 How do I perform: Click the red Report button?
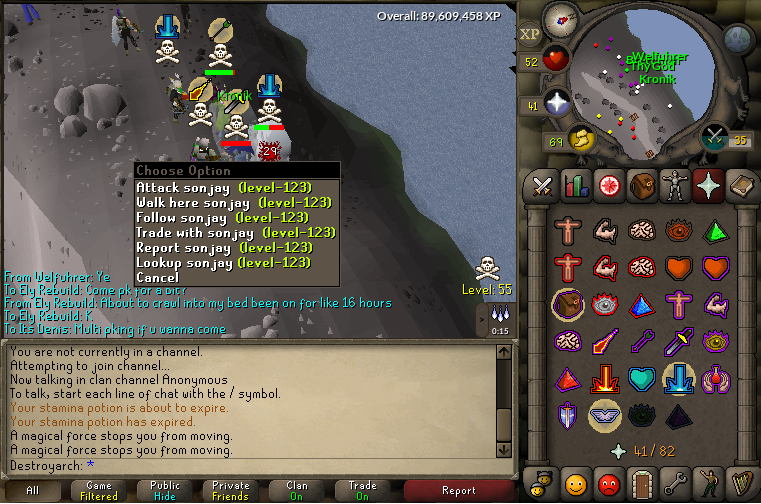tap(458, 490)
